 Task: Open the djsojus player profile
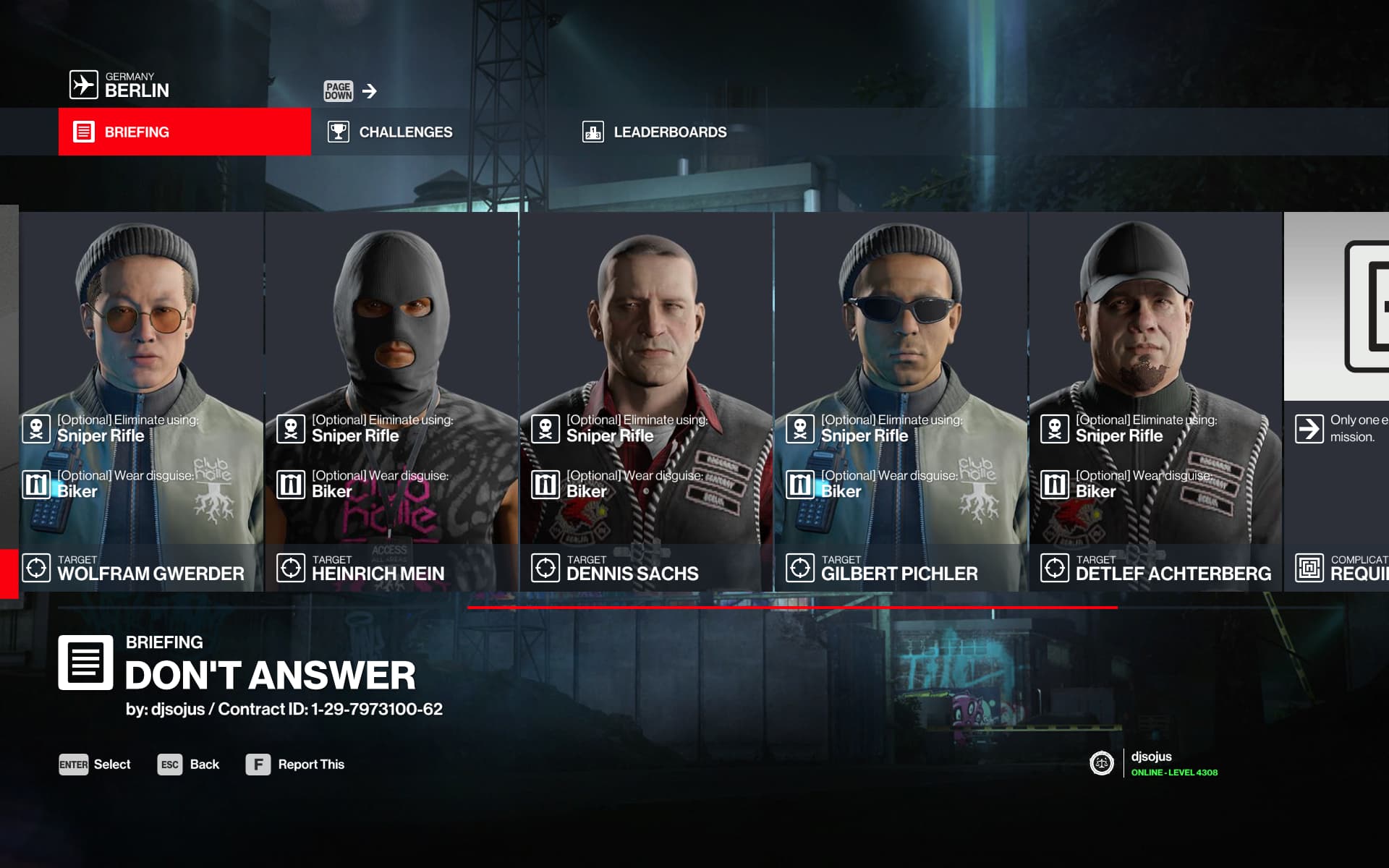[1153, 763]
